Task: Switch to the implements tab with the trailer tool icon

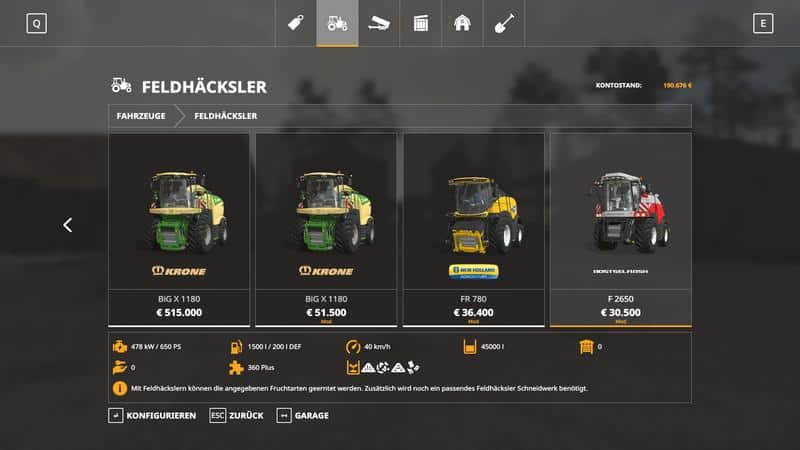Action: click(x=379, y=23)
